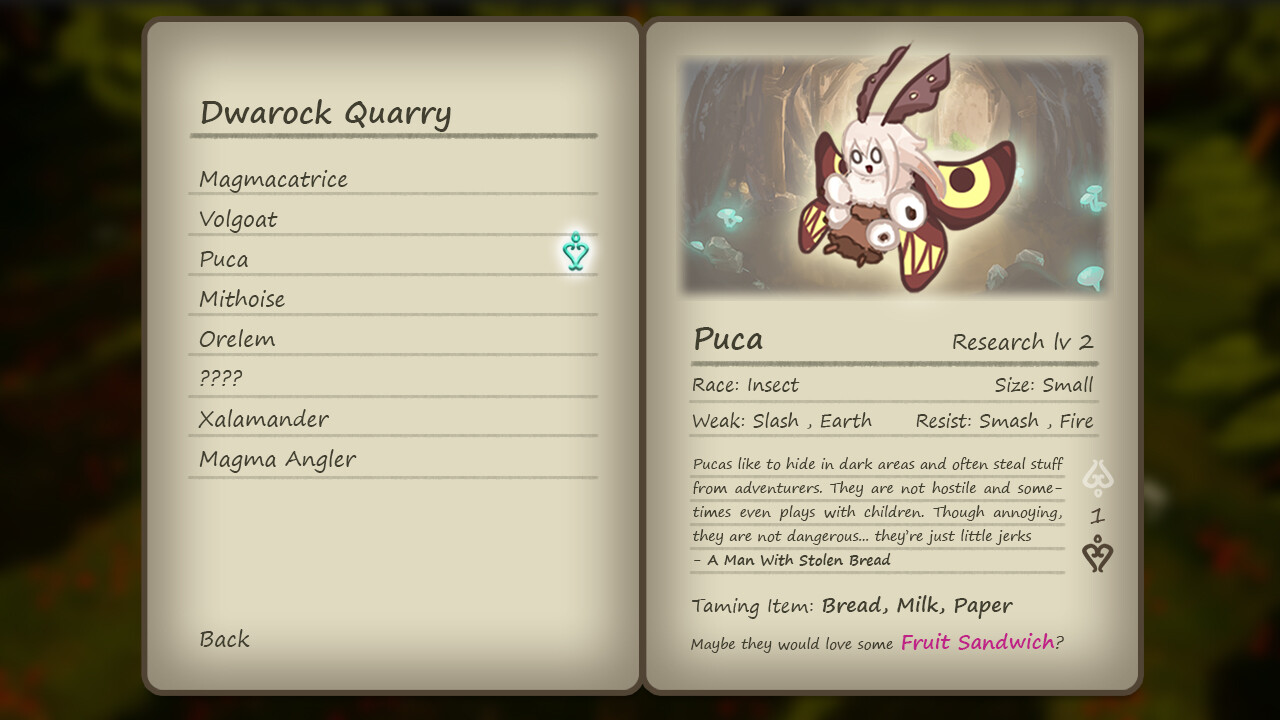Open the Xalamander entry

[264, 418]
